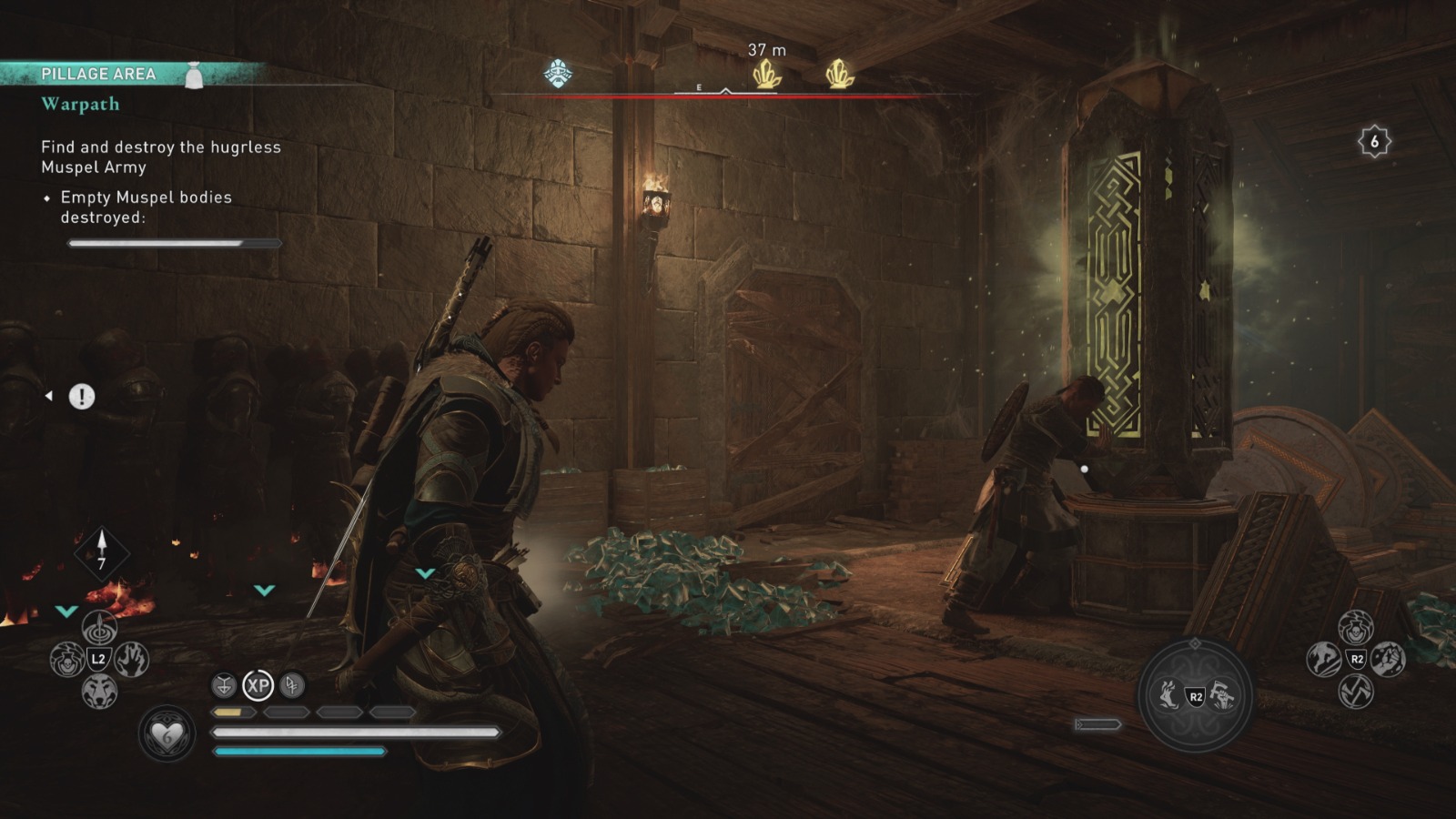Click the grasping hand ability right of L2
Viewport: 1456px width, 819px height.
pos(130,661)
